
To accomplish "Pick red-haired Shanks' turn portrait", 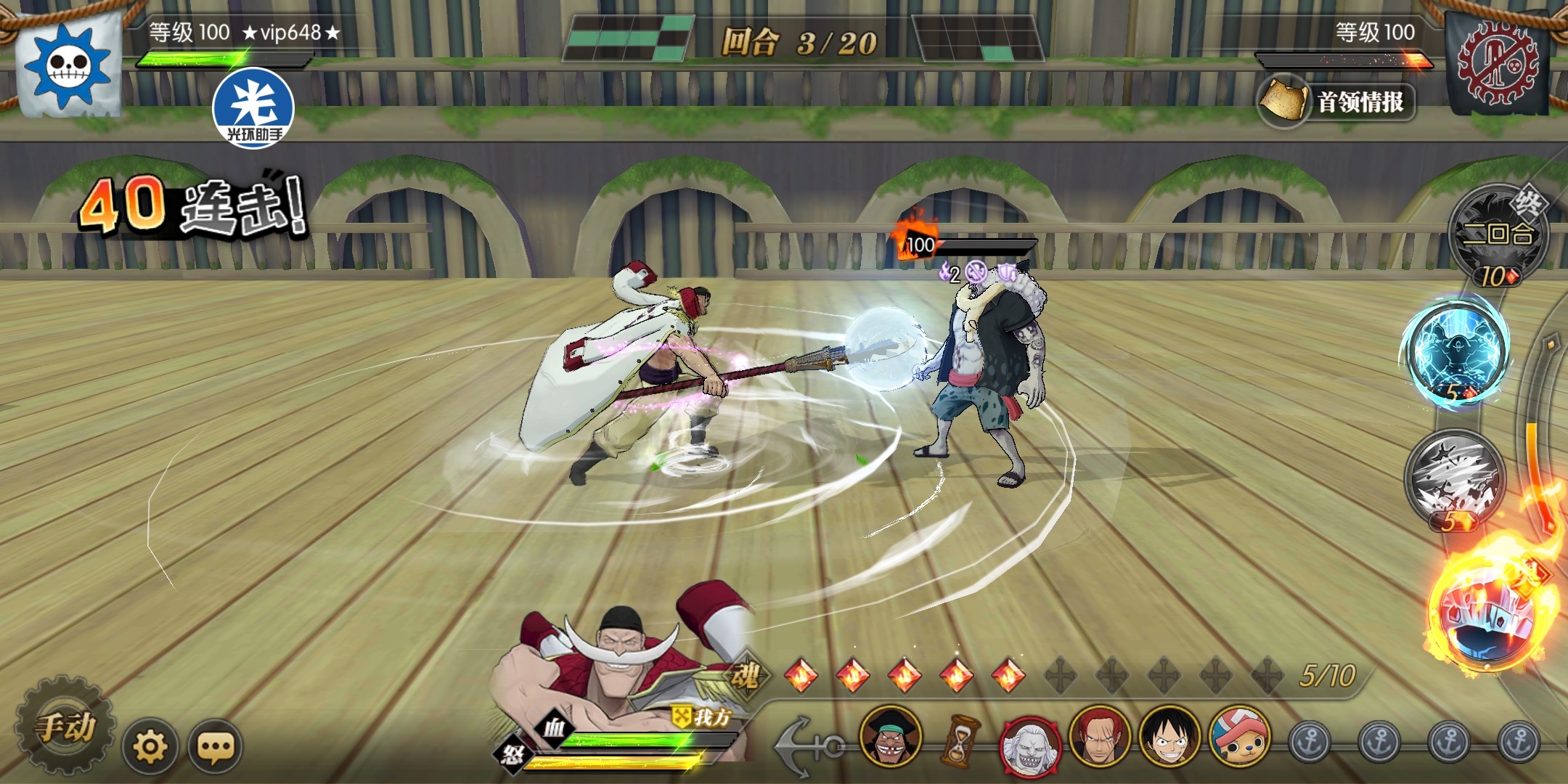I will [1099, 738].
